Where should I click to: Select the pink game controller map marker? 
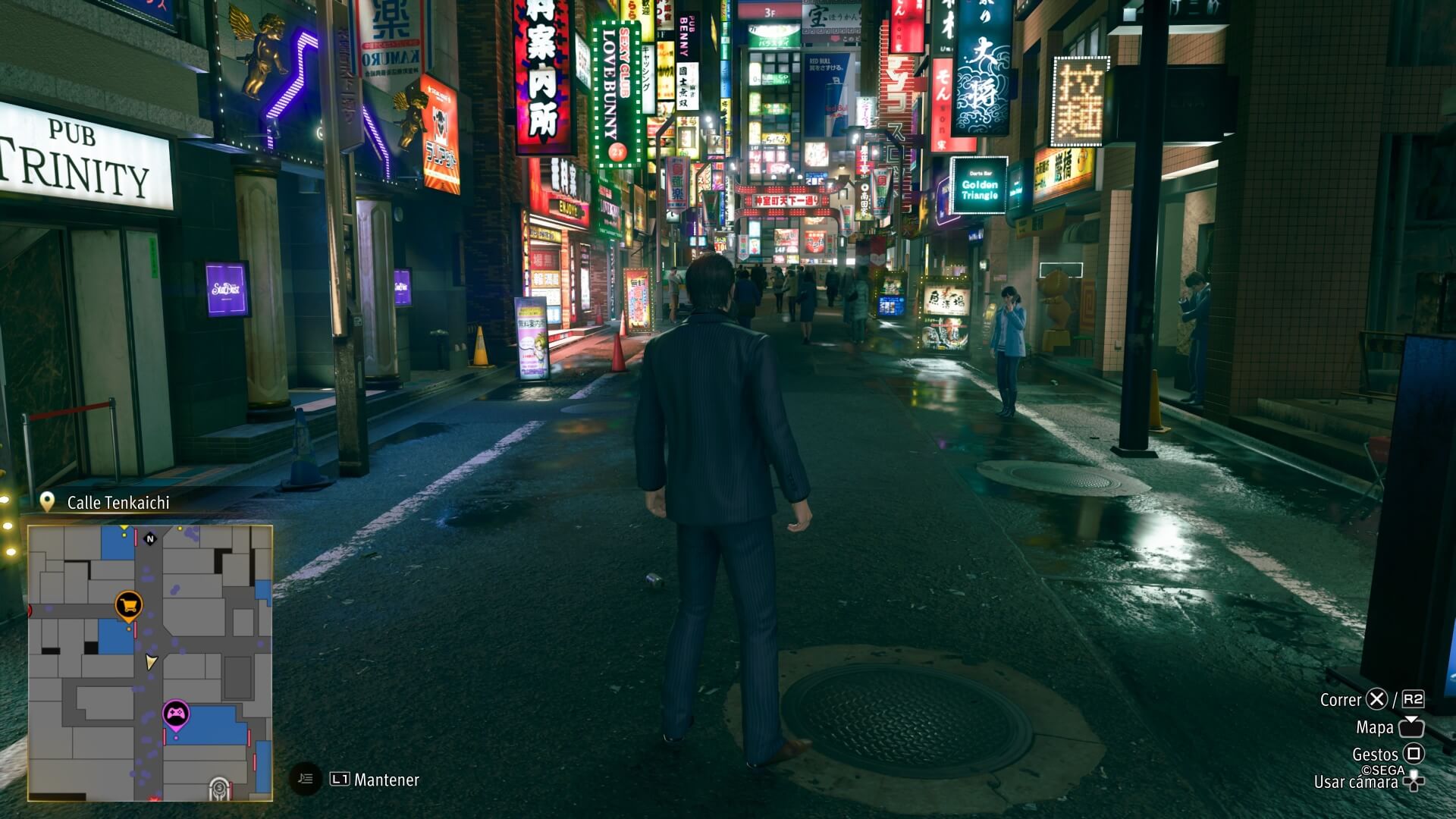click(x=176, y=714)
